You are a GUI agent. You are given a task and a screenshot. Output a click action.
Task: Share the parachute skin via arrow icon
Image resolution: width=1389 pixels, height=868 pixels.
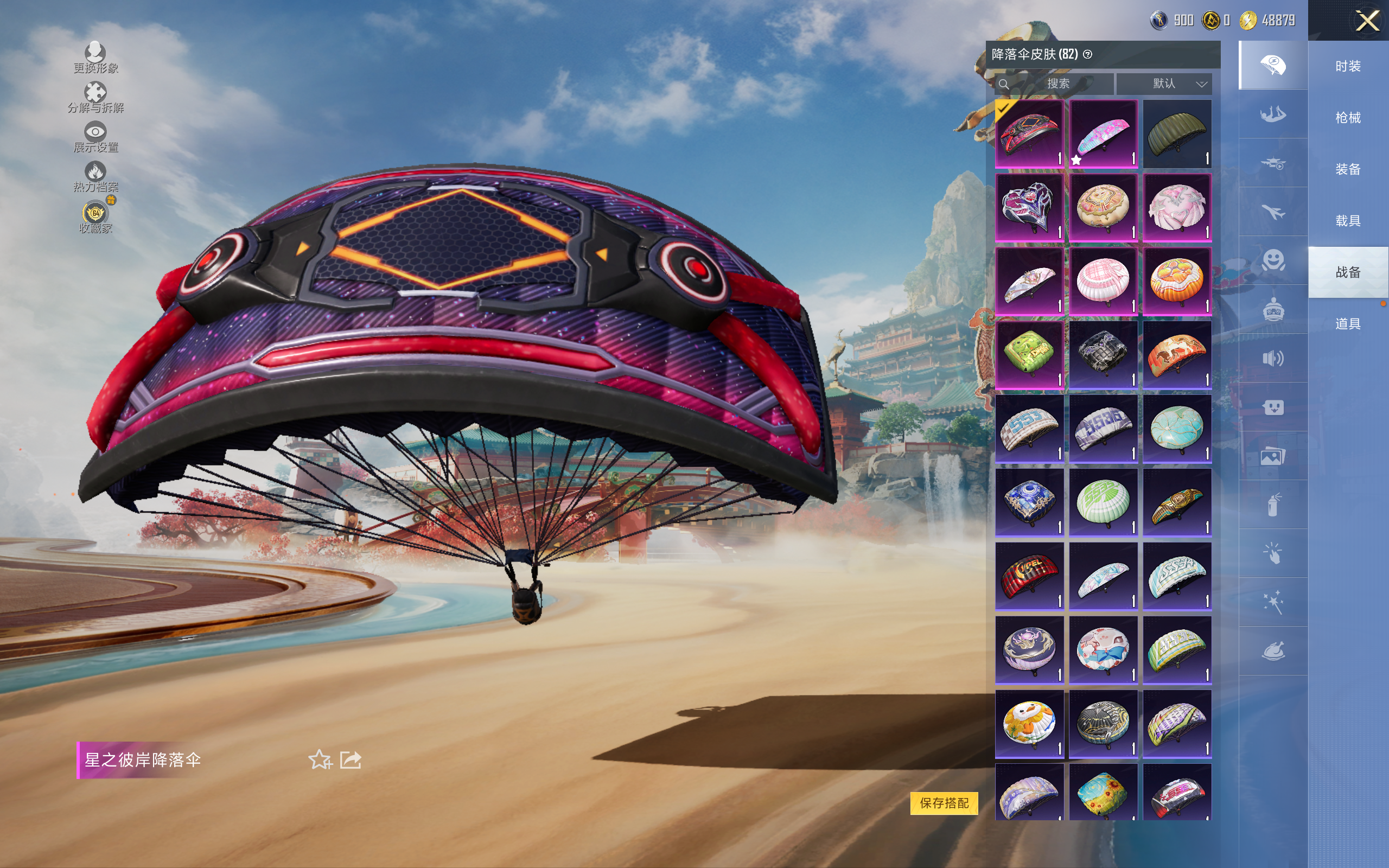click(351, 759)
